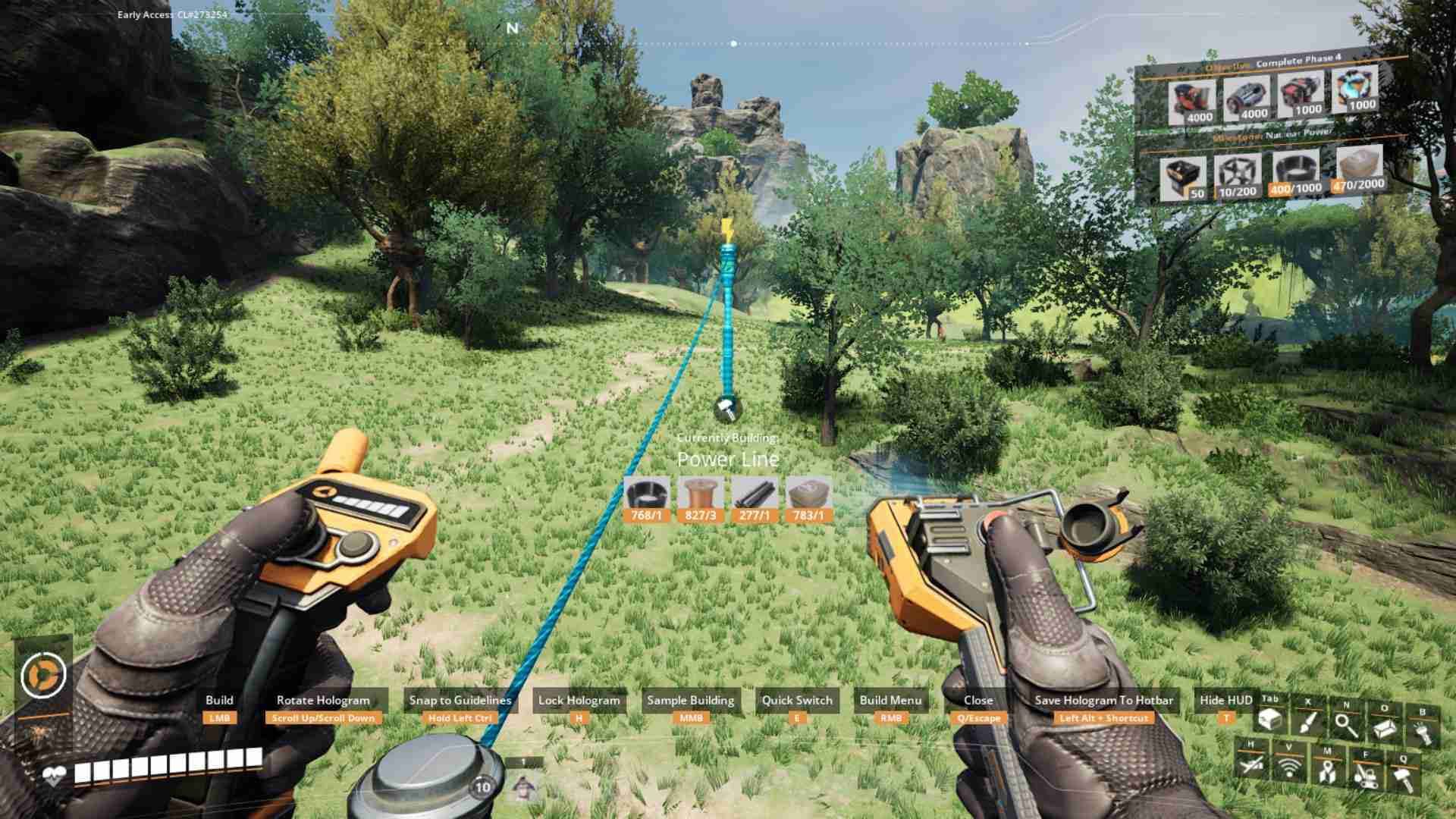Select the resource scanner wifi icon
1456x819 pixels.
pos(1289,767)
